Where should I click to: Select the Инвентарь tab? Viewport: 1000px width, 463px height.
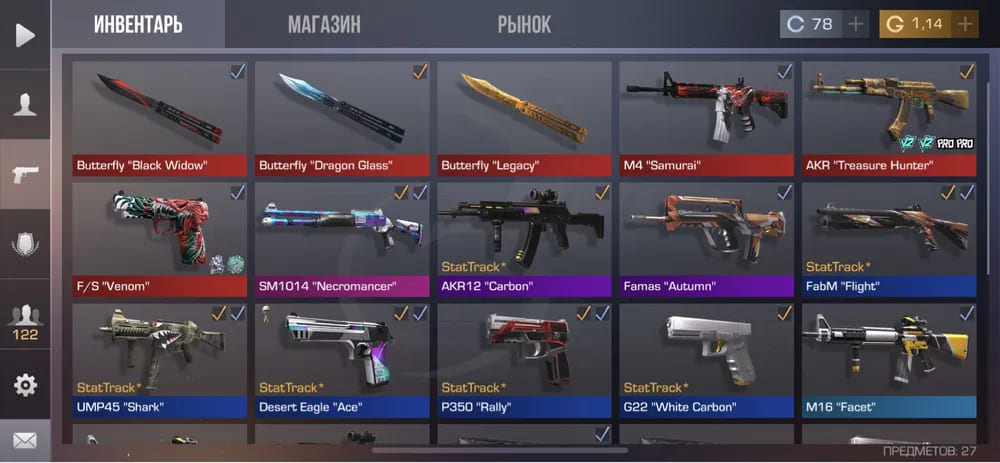click(138, 24)
